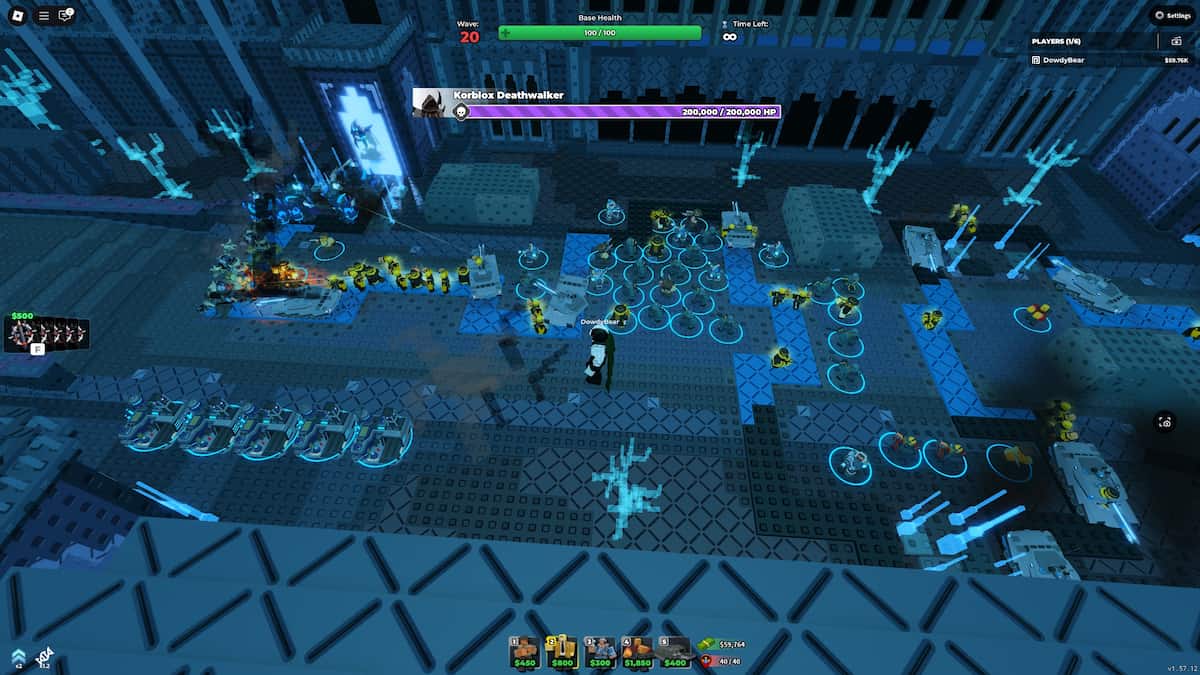Select the $450 tower slot

point(525,651)
